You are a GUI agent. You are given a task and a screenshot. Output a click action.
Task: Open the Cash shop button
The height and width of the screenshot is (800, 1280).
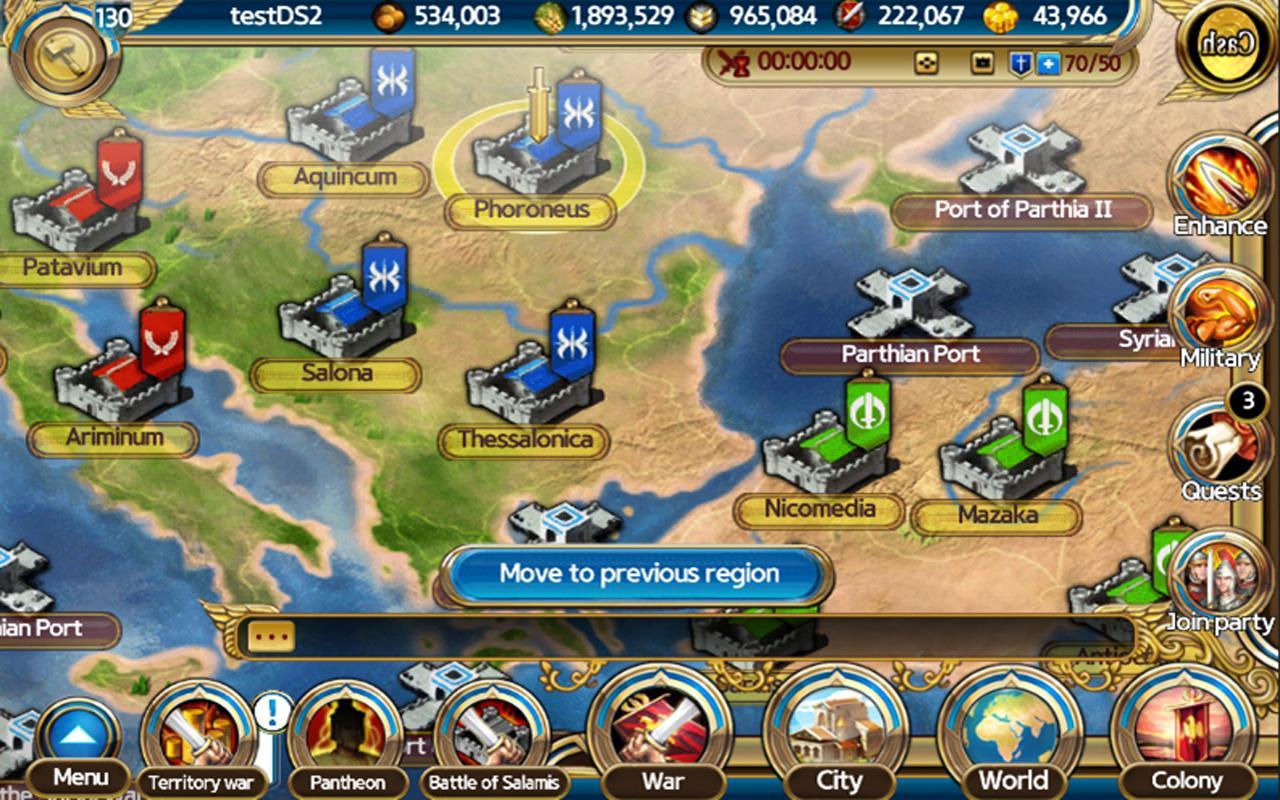1227,43
